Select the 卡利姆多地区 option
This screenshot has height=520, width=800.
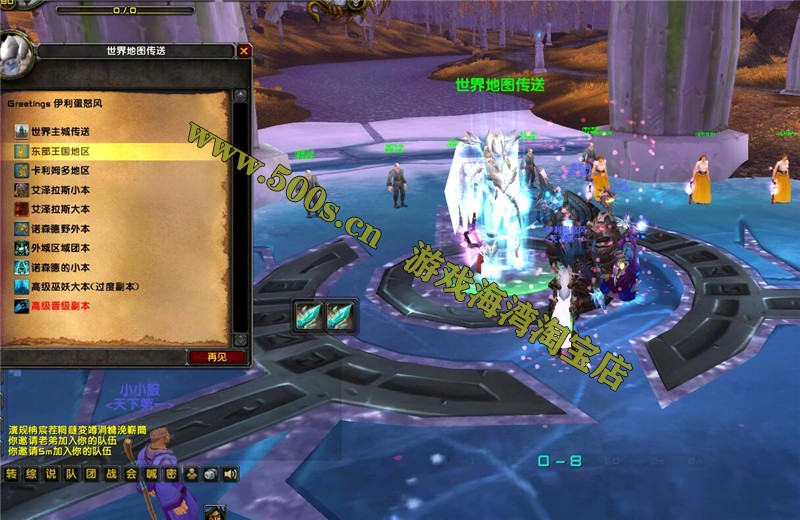pos(60,170)
